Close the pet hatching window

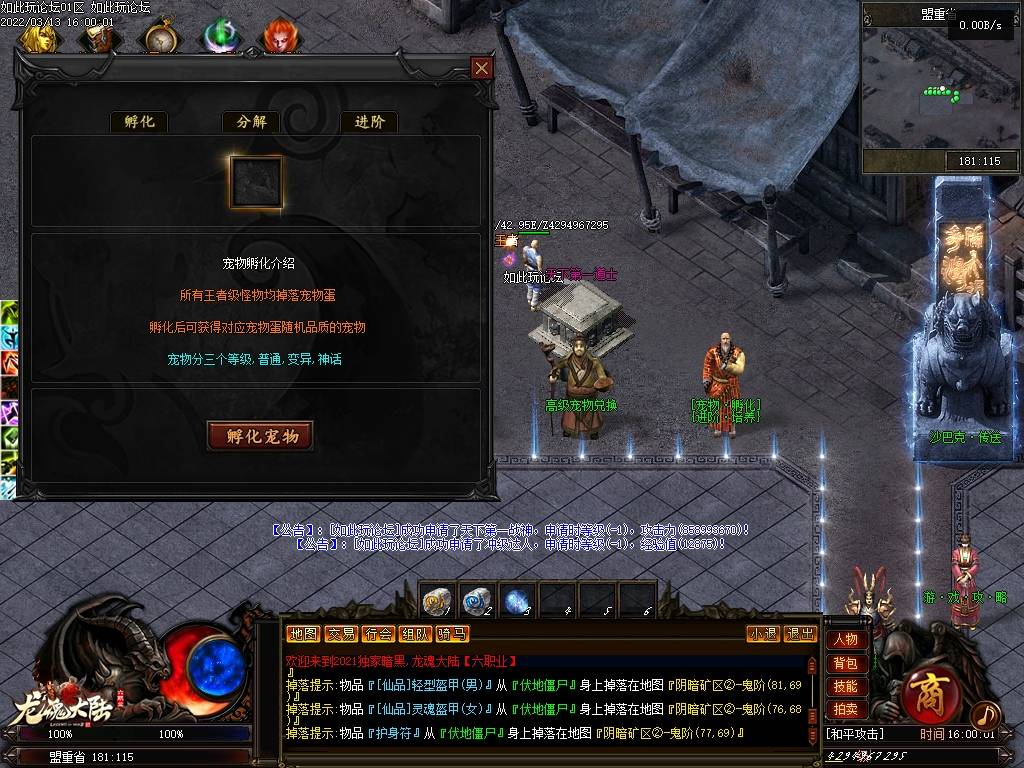tap(482, 68)
